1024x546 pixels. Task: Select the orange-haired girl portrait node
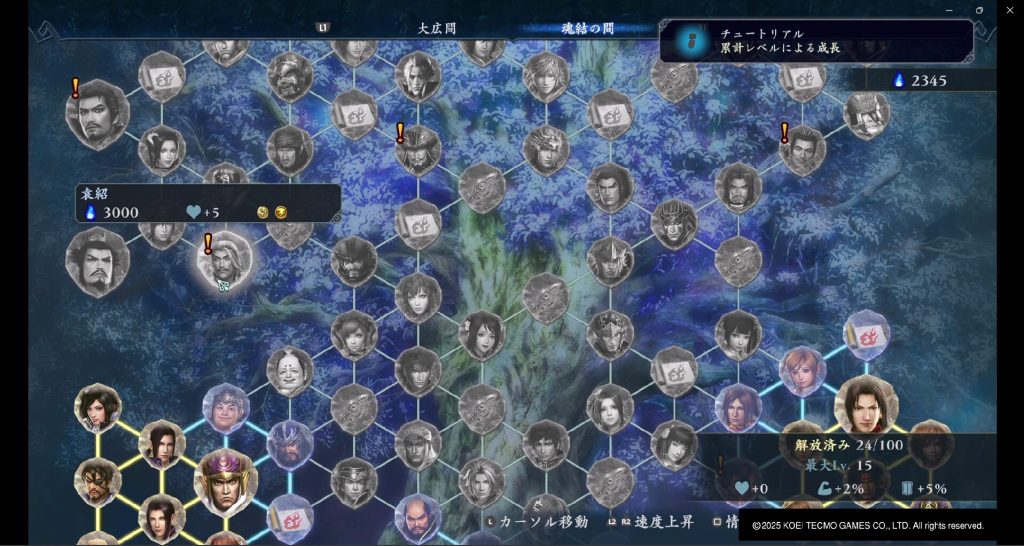point(802,369)
